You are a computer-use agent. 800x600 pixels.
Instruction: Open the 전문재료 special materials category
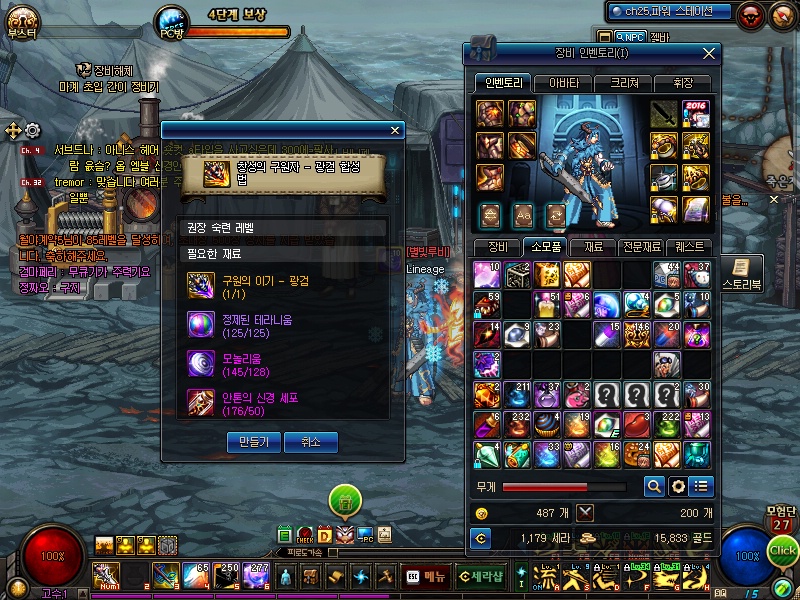tap(641, 246)
